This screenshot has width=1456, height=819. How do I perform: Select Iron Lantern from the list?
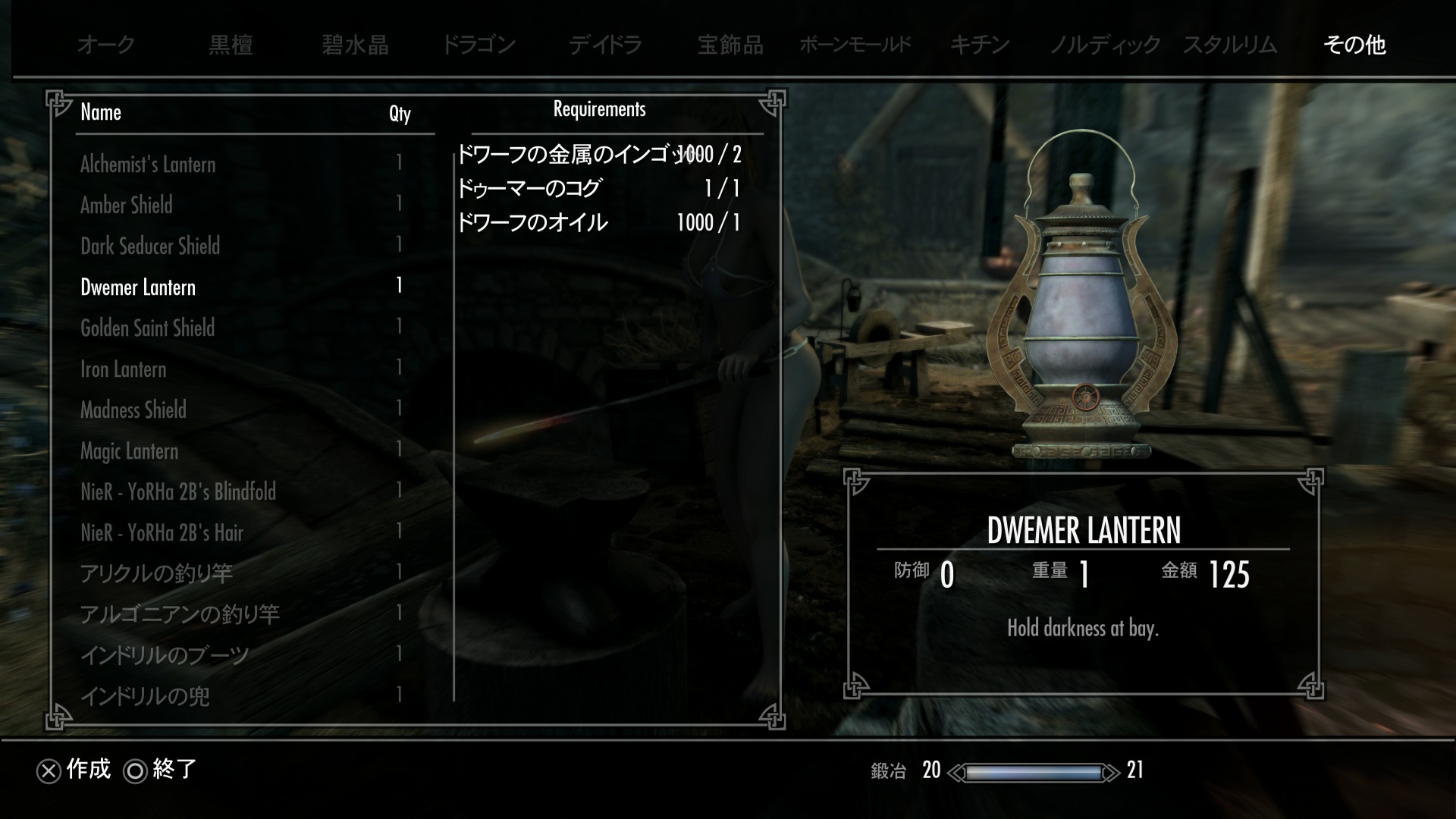[123, 369]
